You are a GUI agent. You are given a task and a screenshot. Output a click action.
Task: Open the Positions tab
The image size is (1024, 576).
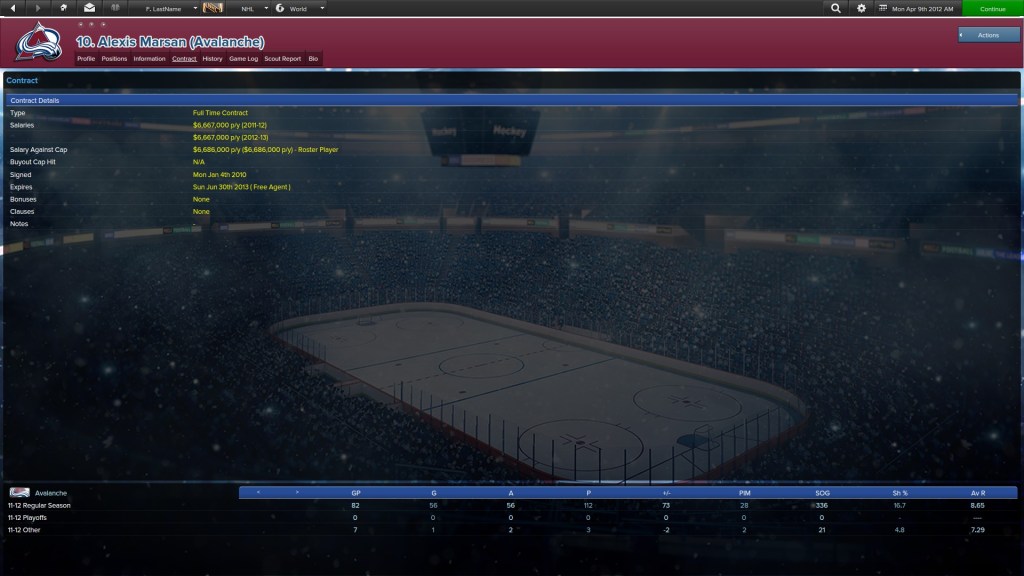point(114,59)
